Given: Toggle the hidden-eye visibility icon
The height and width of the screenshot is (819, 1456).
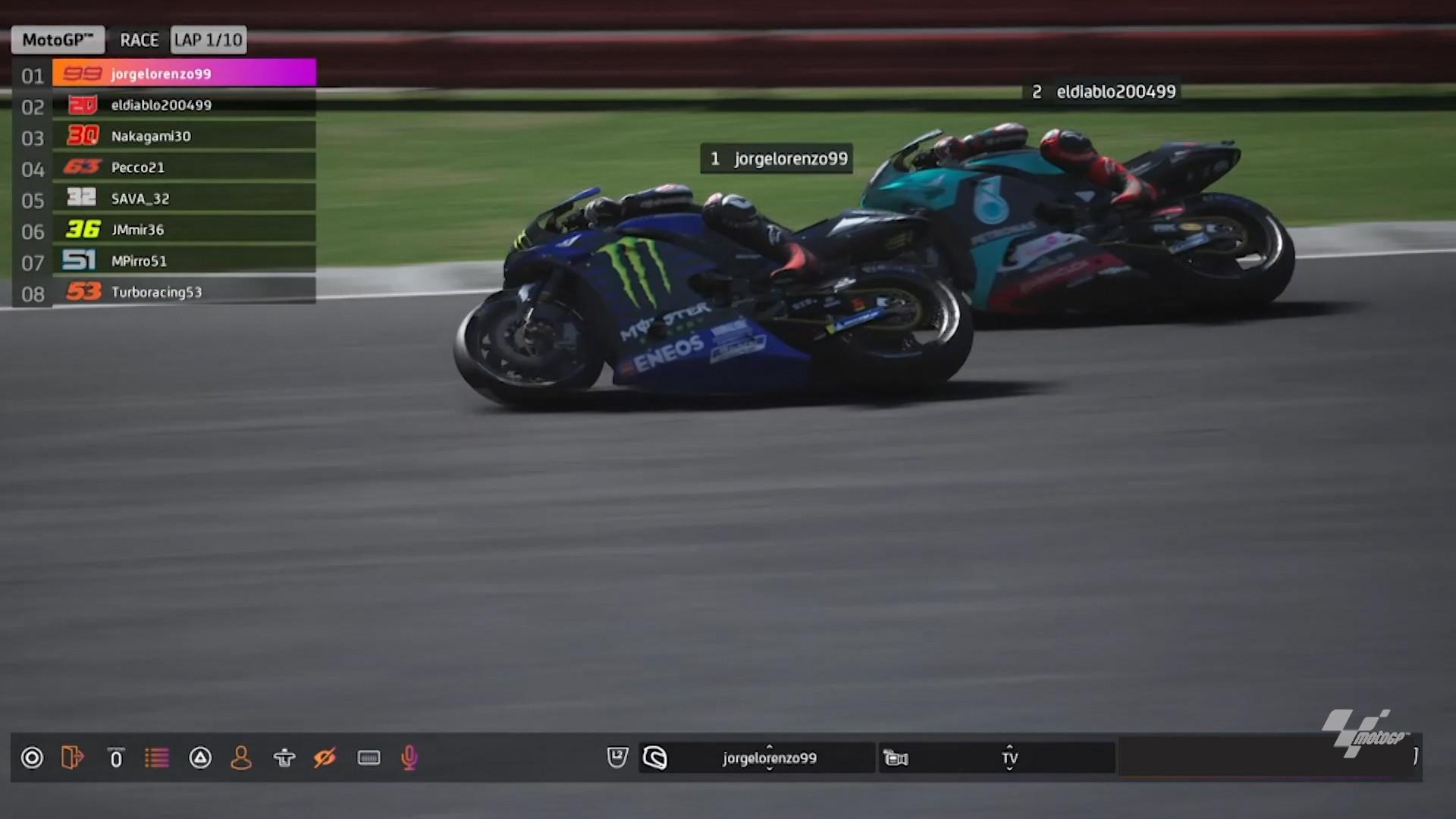Looking at the screenshot, I should [325, 757].
